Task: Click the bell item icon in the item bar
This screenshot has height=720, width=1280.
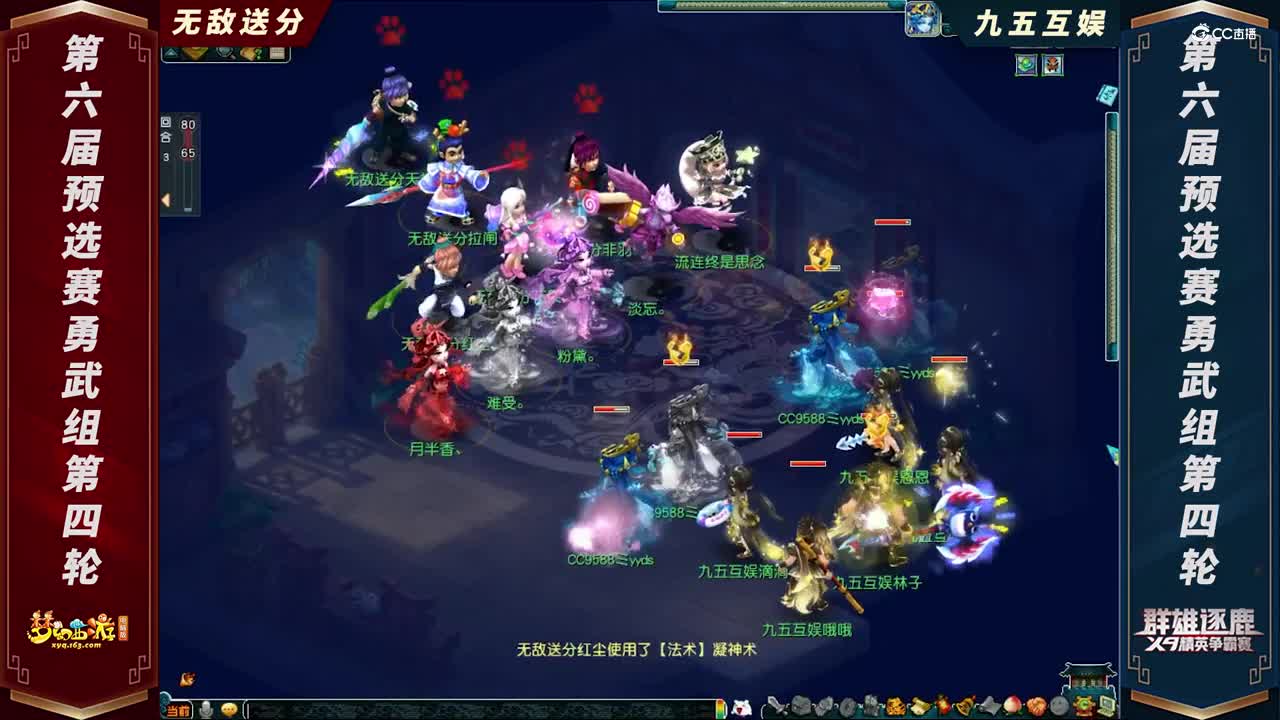Action: coord(966,705)
